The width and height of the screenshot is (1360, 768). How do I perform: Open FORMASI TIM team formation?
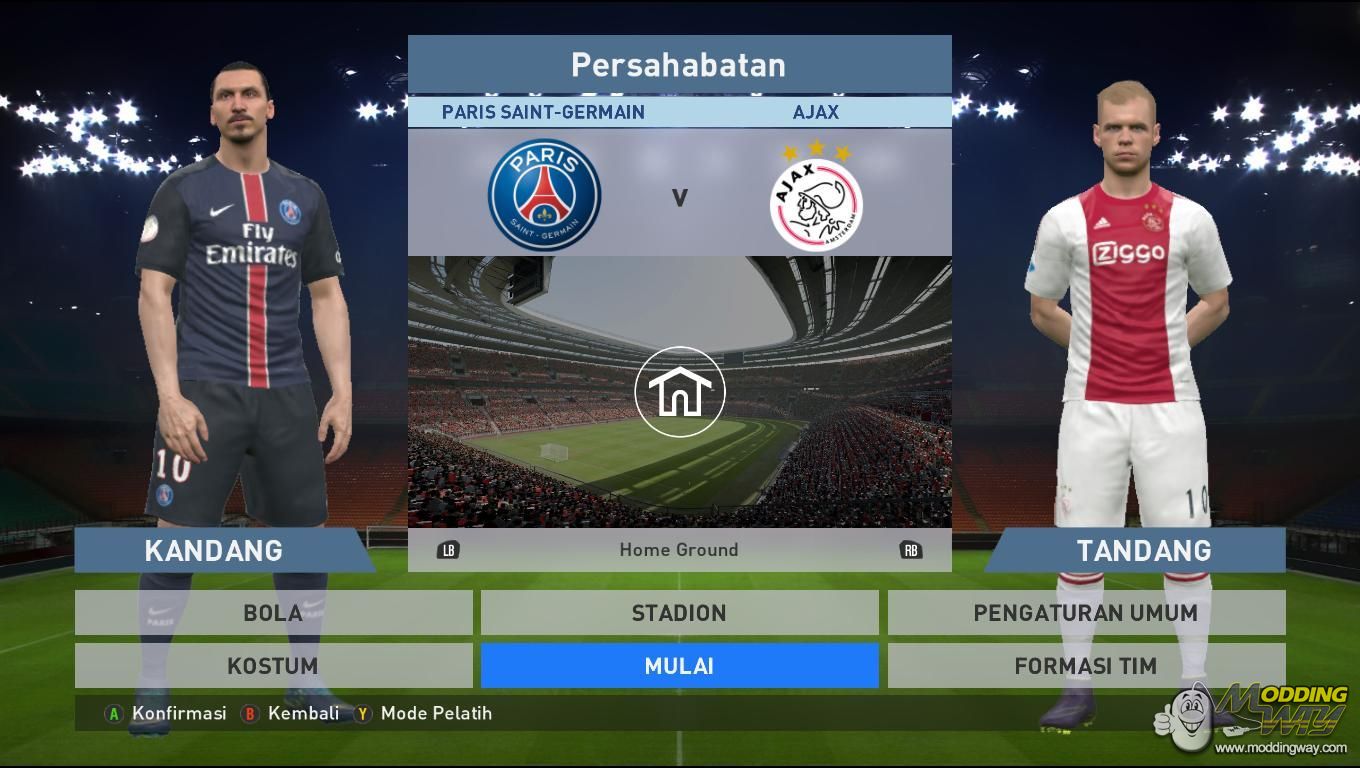click(x=1086, y=666)
